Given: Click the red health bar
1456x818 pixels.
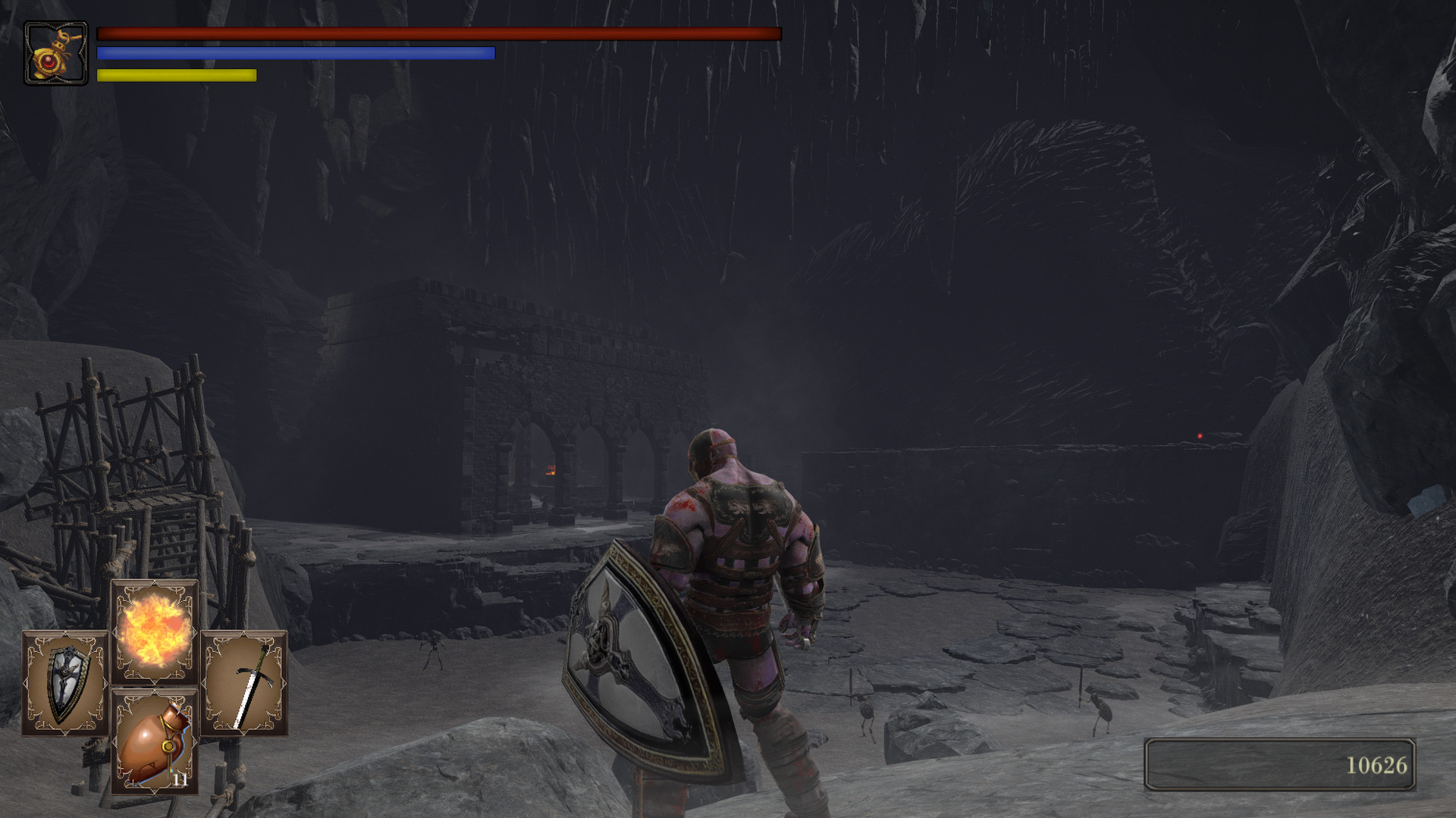Looking at the screenshot, I should [440, 33].
